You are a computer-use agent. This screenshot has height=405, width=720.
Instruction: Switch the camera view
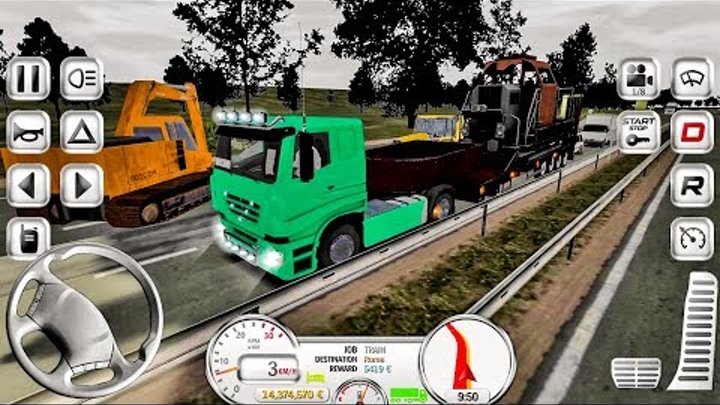pos(638,79)
